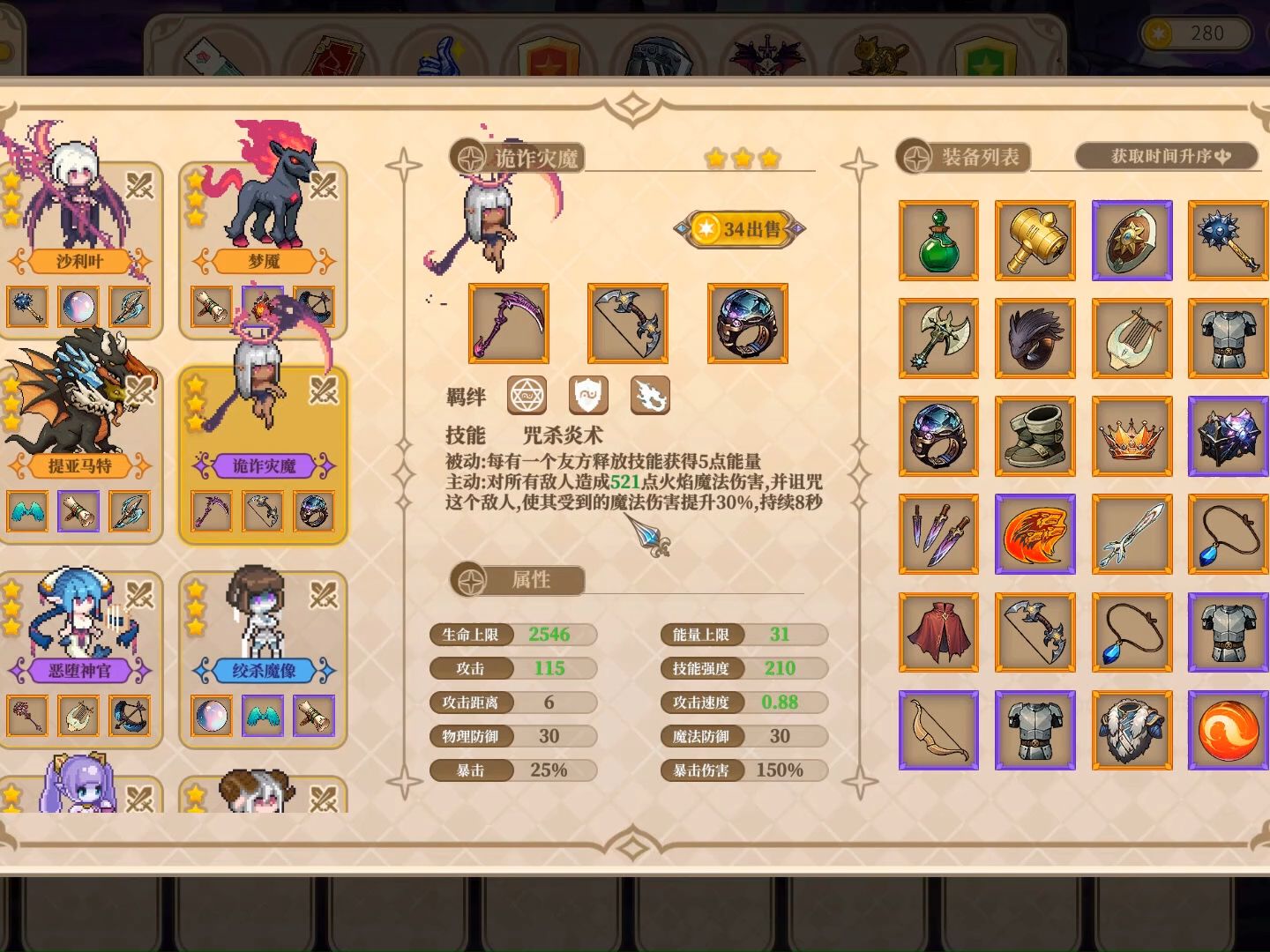Open the pentagram bond icon beside 羁绊
The height and width of the screenshot is (952, 1270).
point(527,396)
